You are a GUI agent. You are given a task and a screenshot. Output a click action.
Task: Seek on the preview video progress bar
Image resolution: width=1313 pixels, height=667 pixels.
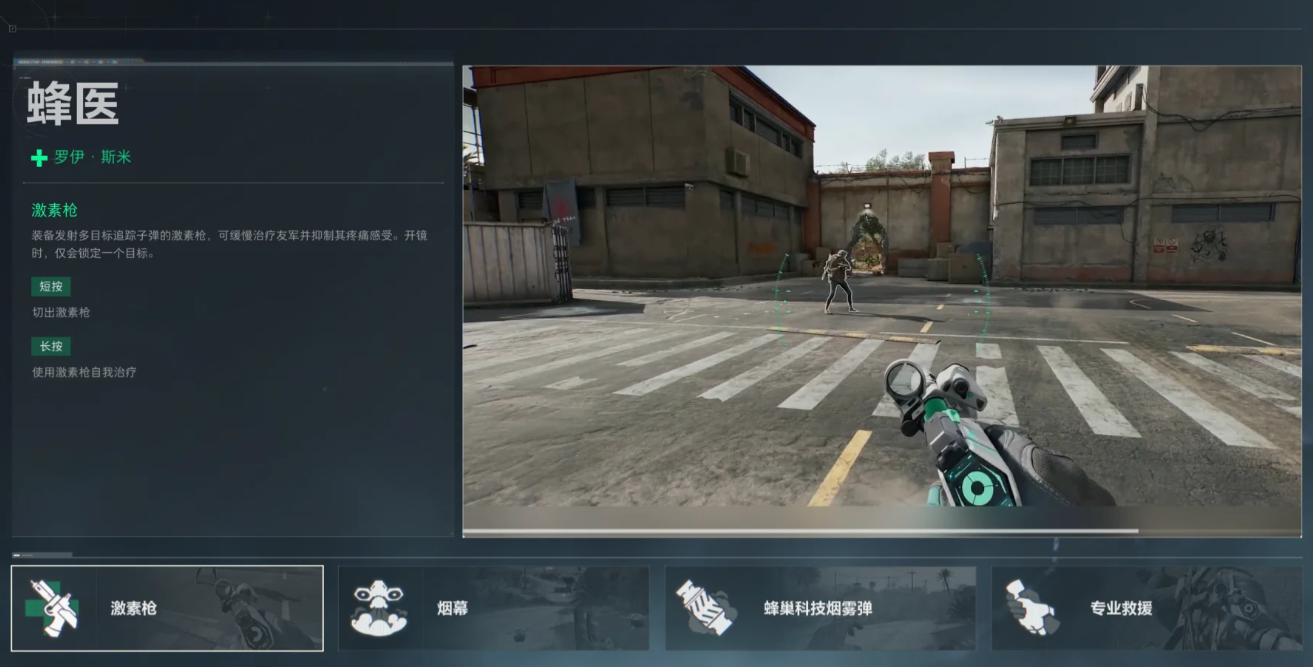point(881,531)
